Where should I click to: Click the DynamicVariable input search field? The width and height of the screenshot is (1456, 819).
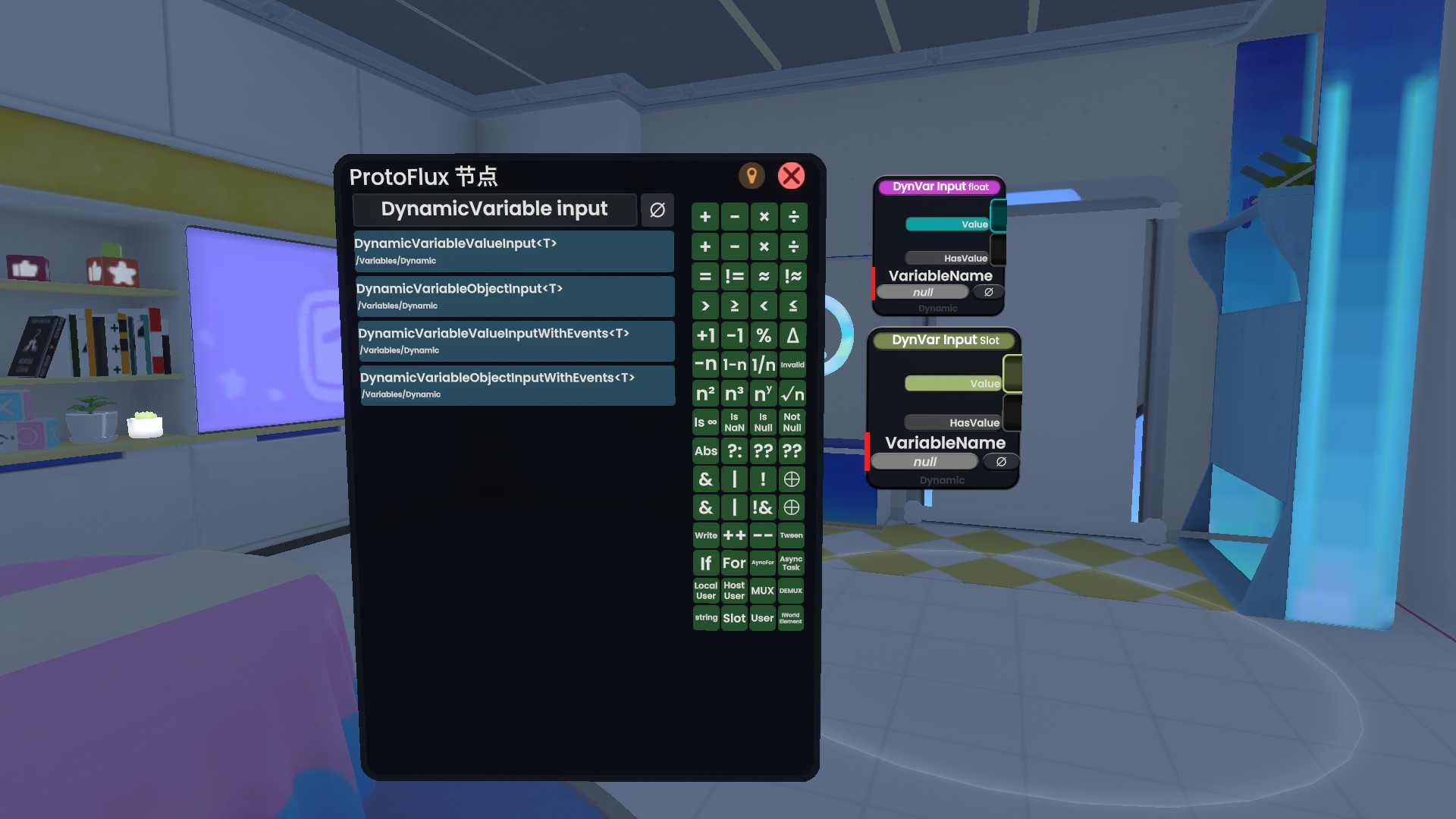494,209
